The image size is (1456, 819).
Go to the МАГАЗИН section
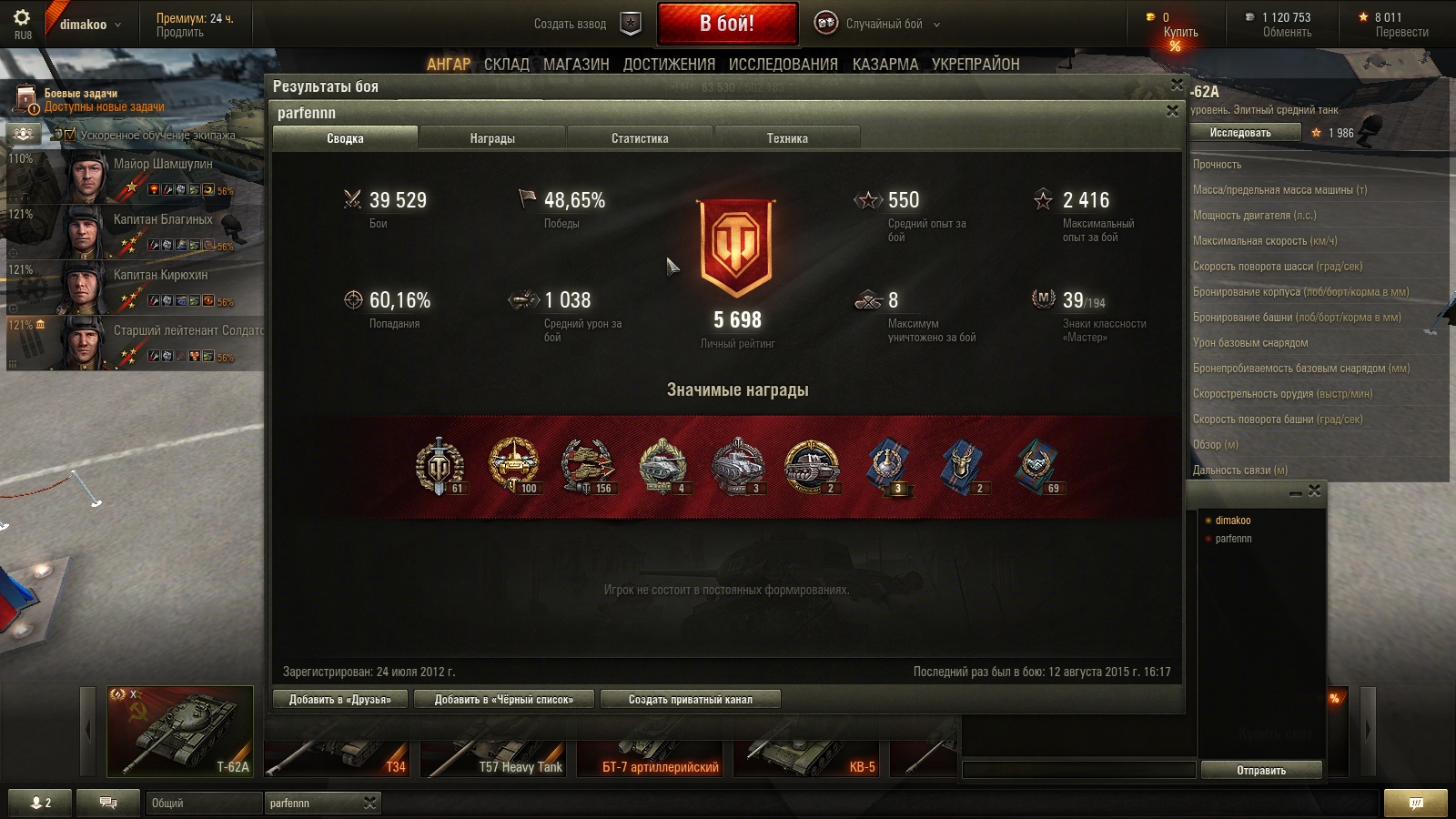click(576, 65)
